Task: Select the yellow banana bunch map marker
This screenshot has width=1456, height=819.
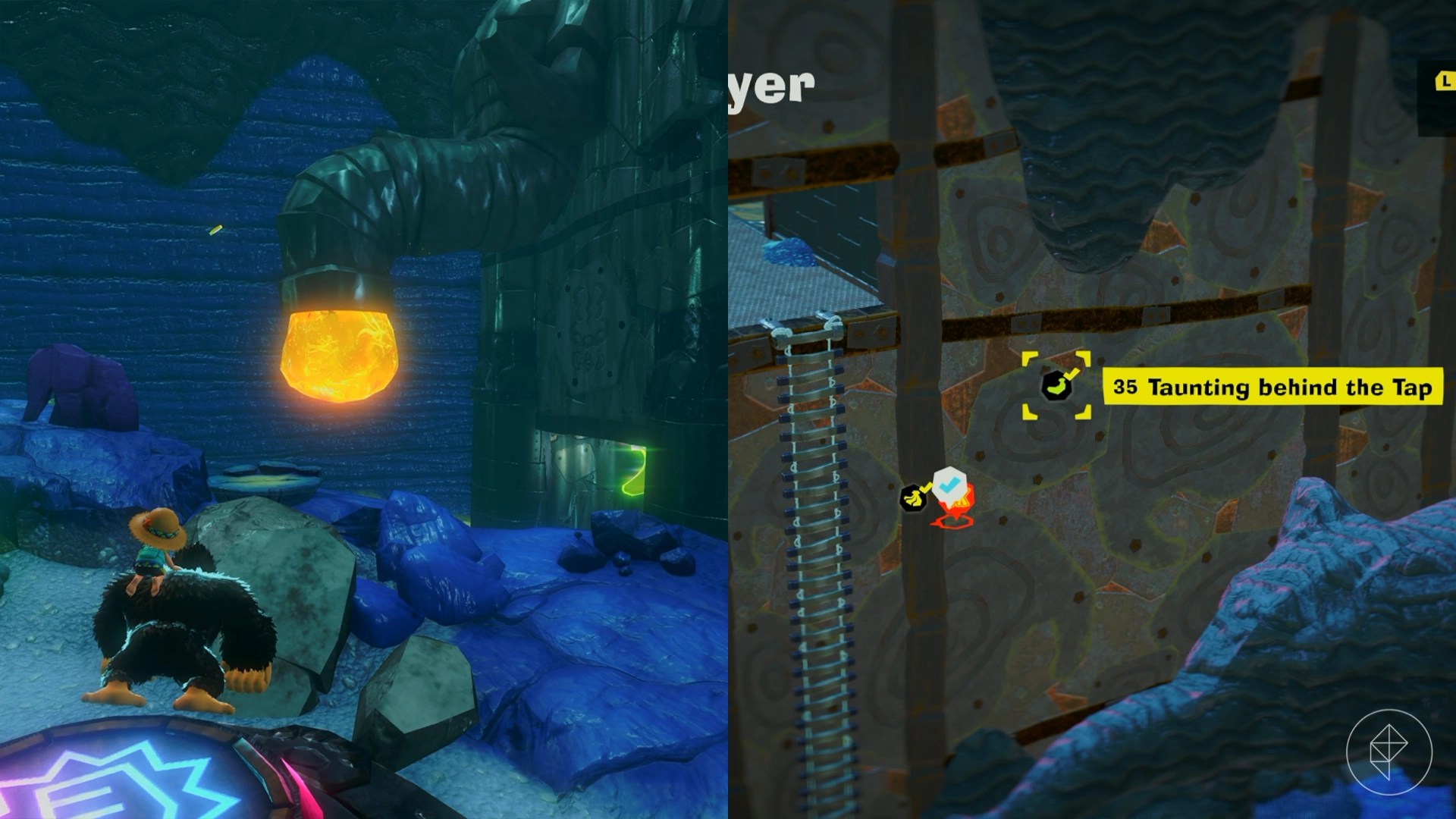Action: point(913,497)
